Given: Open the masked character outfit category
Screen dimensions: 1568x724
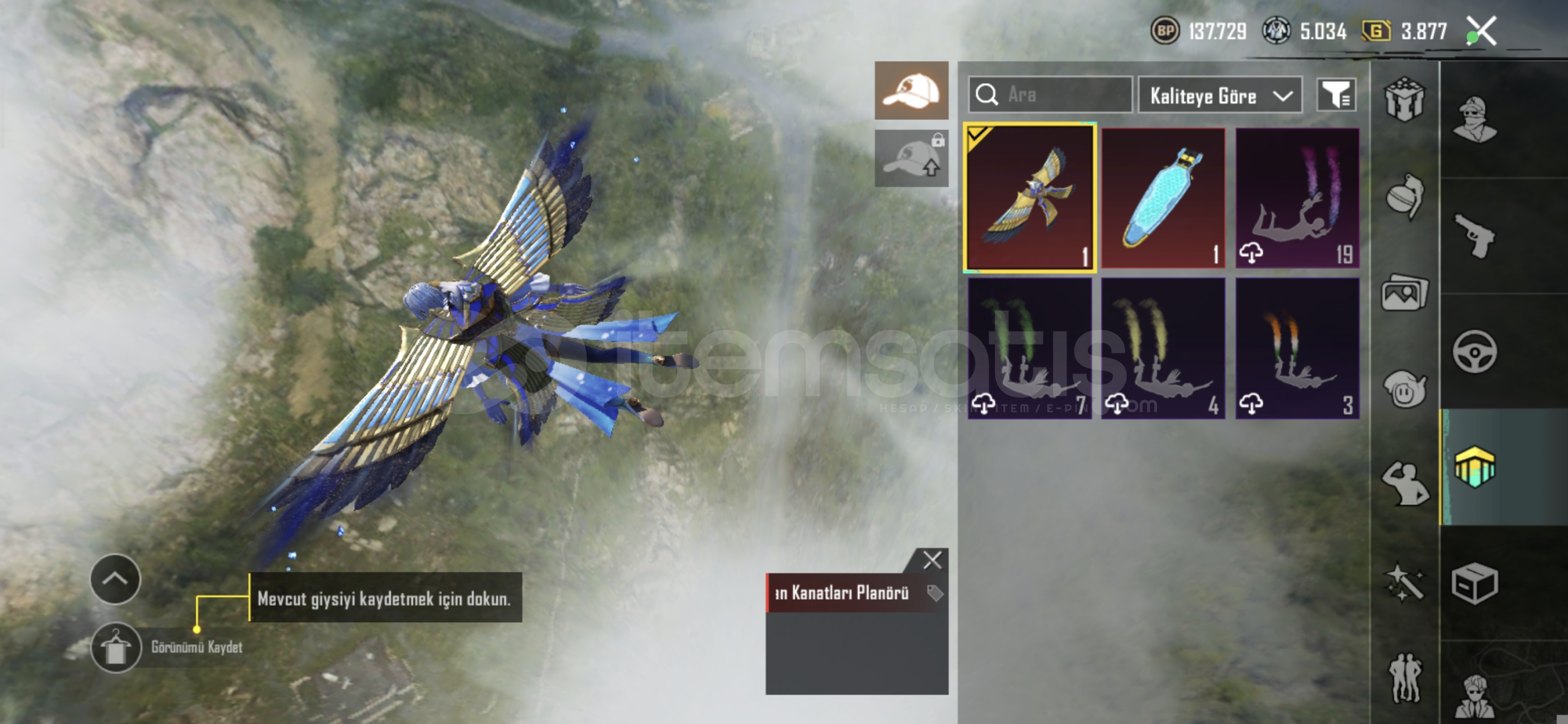Looking at the screenshot, I should click(x=1474, y=119).
